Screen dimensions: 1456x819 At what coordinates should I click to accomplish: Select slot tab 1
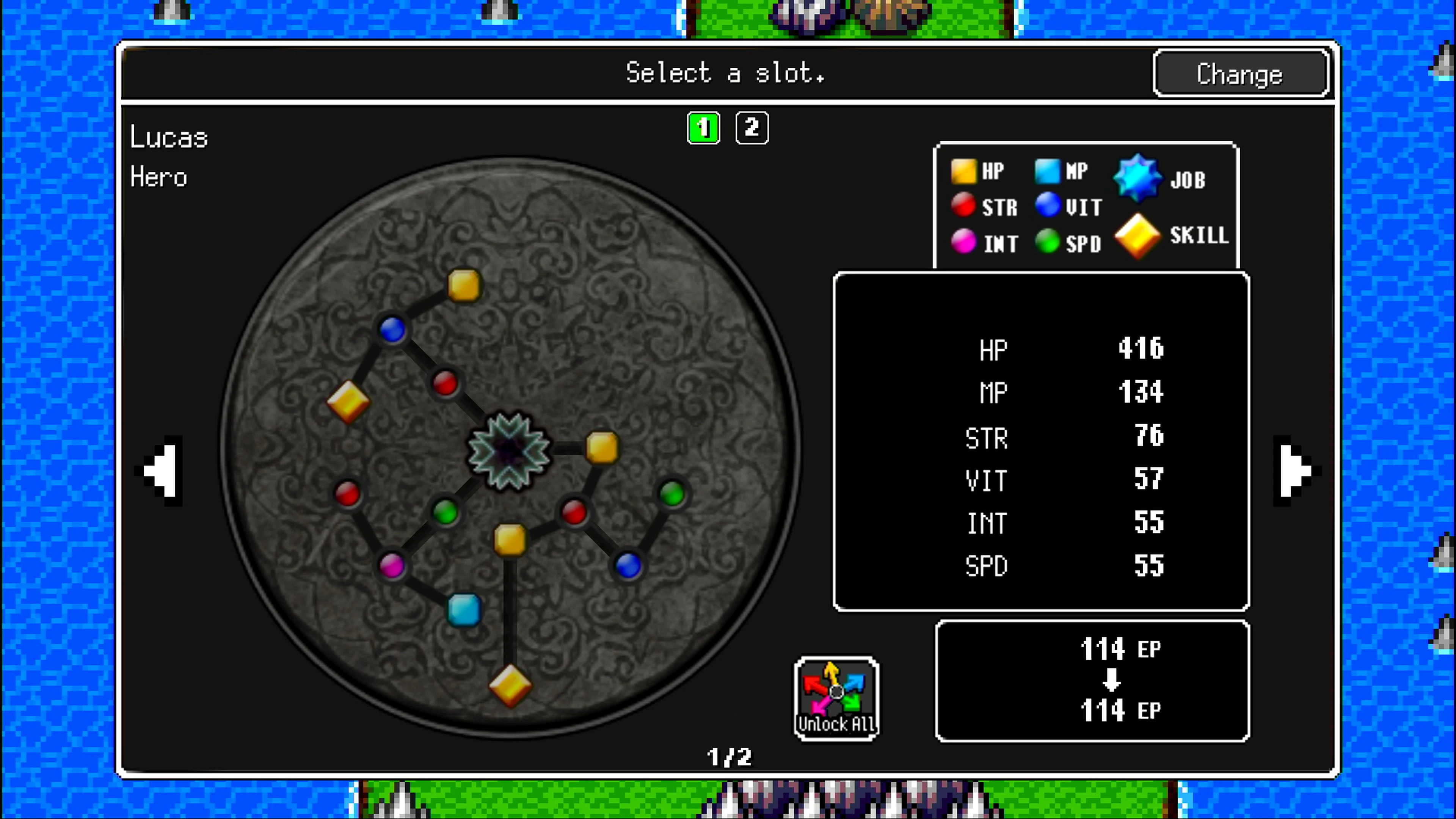click(703, 128)
